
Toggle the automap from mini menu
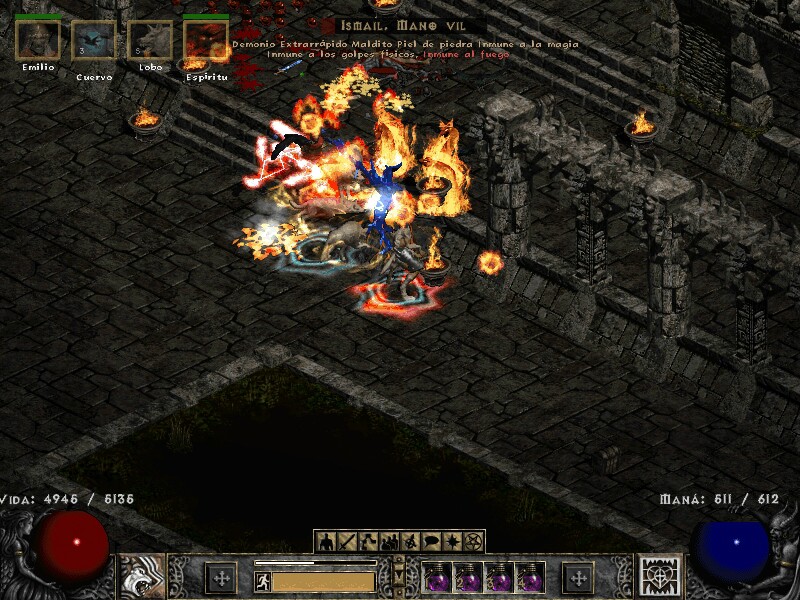pos(410,542)
